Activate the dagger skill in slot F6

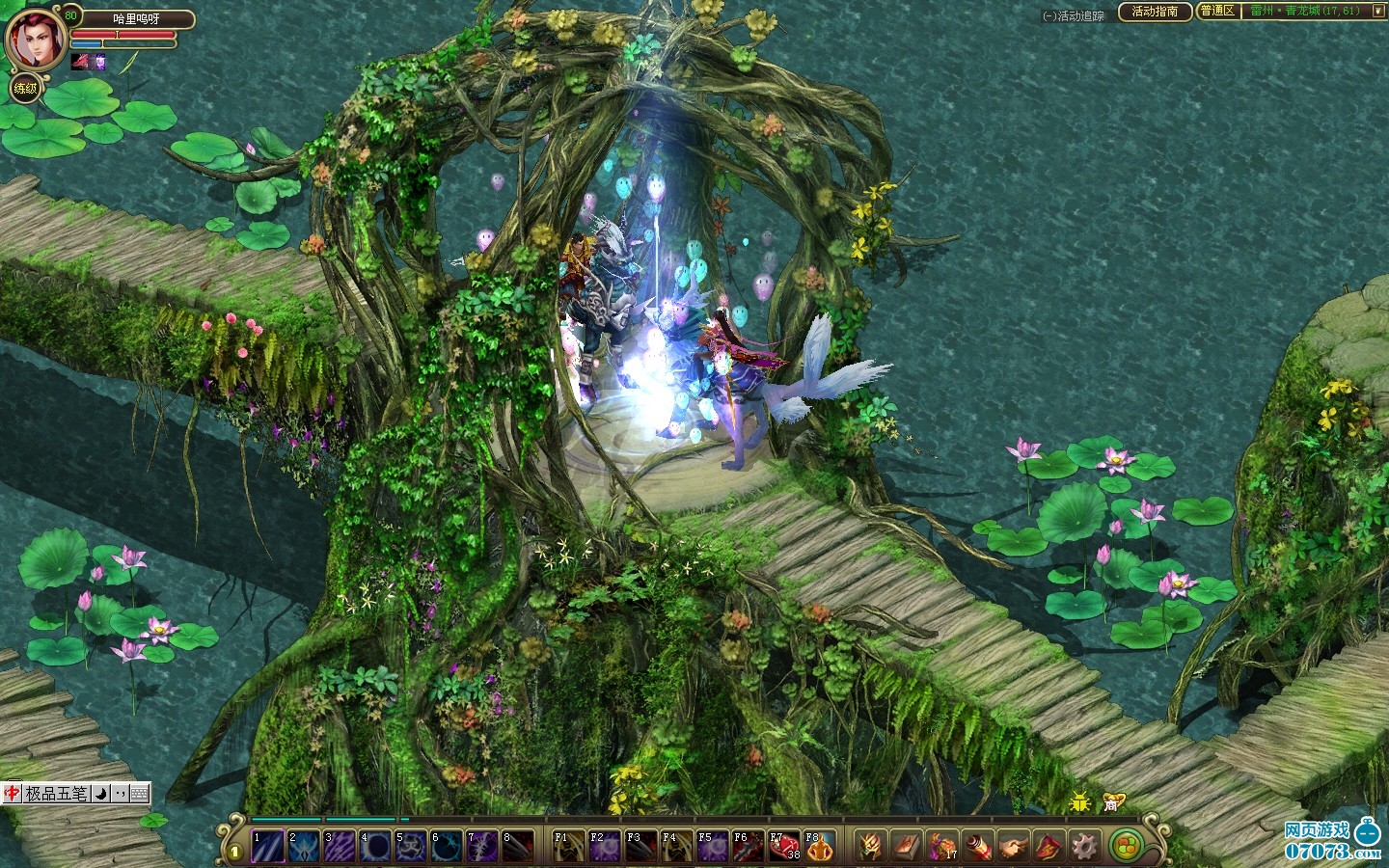click(749, 847)
